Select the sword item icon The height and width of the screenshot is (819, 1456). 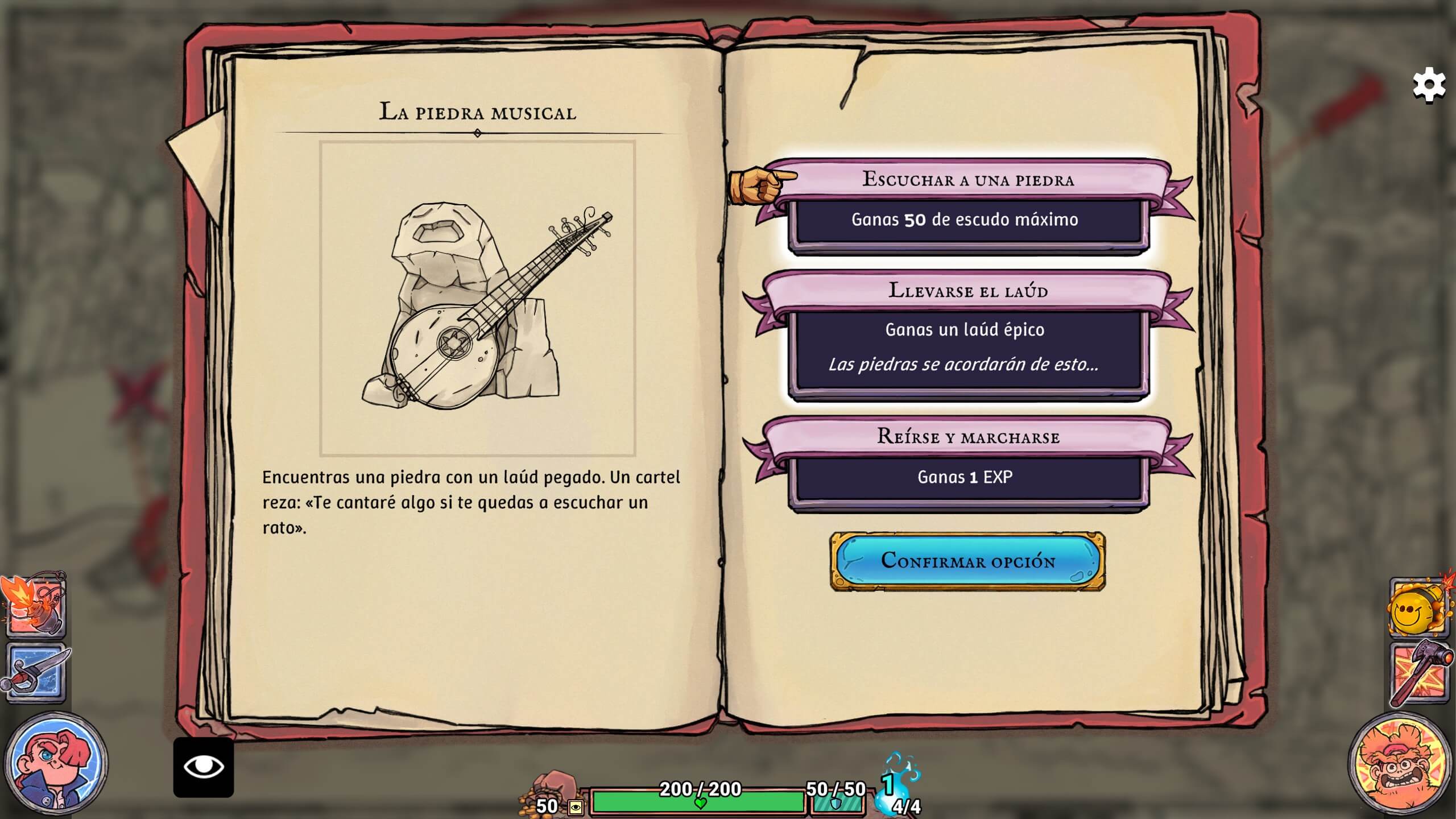click(x=35, y=673)
